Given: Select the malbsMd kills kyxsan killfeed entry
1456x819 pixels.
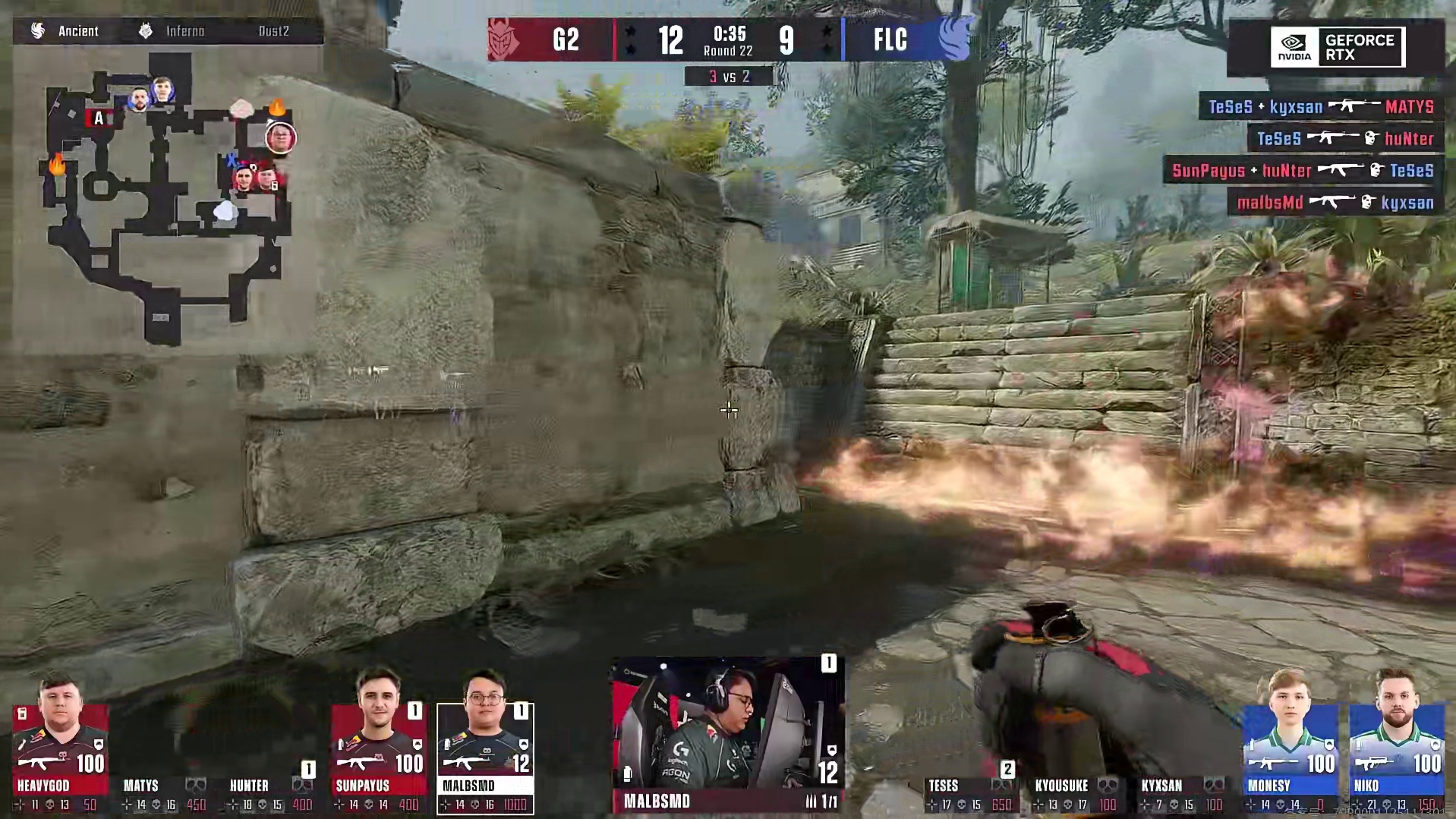Looking at the screenshot, I should tap(1335, 203).
